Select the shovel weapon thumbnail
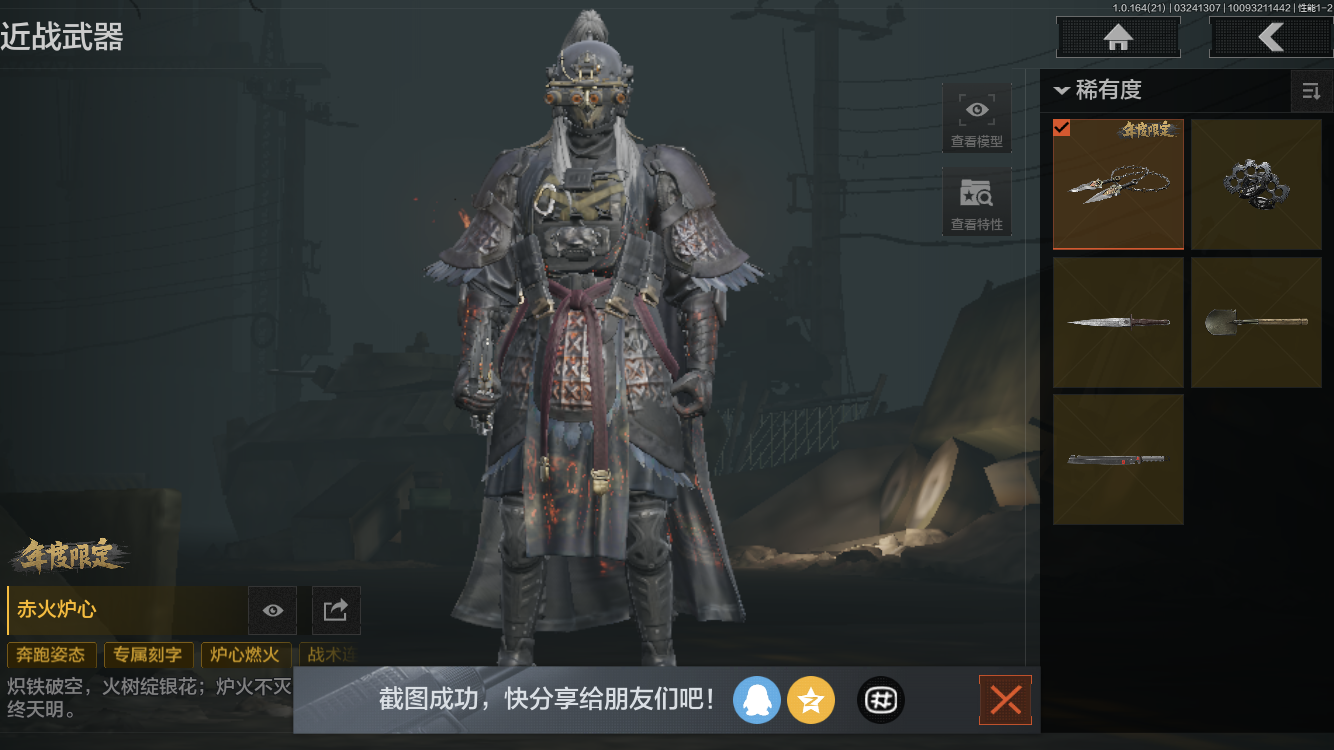Screen dimensions: 1334x750 [x=1256, y=322]
